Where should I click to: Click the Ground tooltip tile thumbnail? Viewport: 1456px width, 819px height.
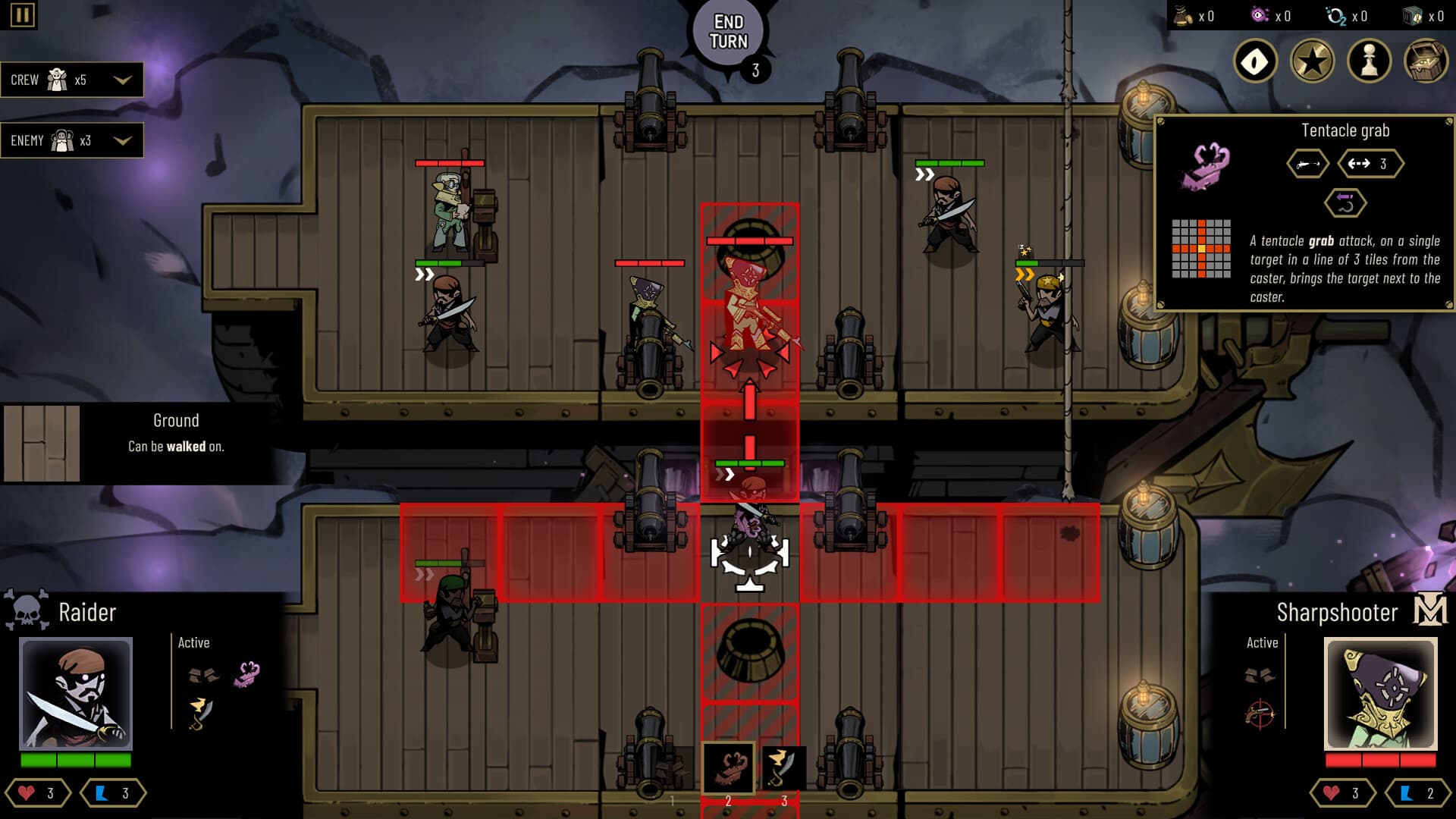tap(42, 443)
